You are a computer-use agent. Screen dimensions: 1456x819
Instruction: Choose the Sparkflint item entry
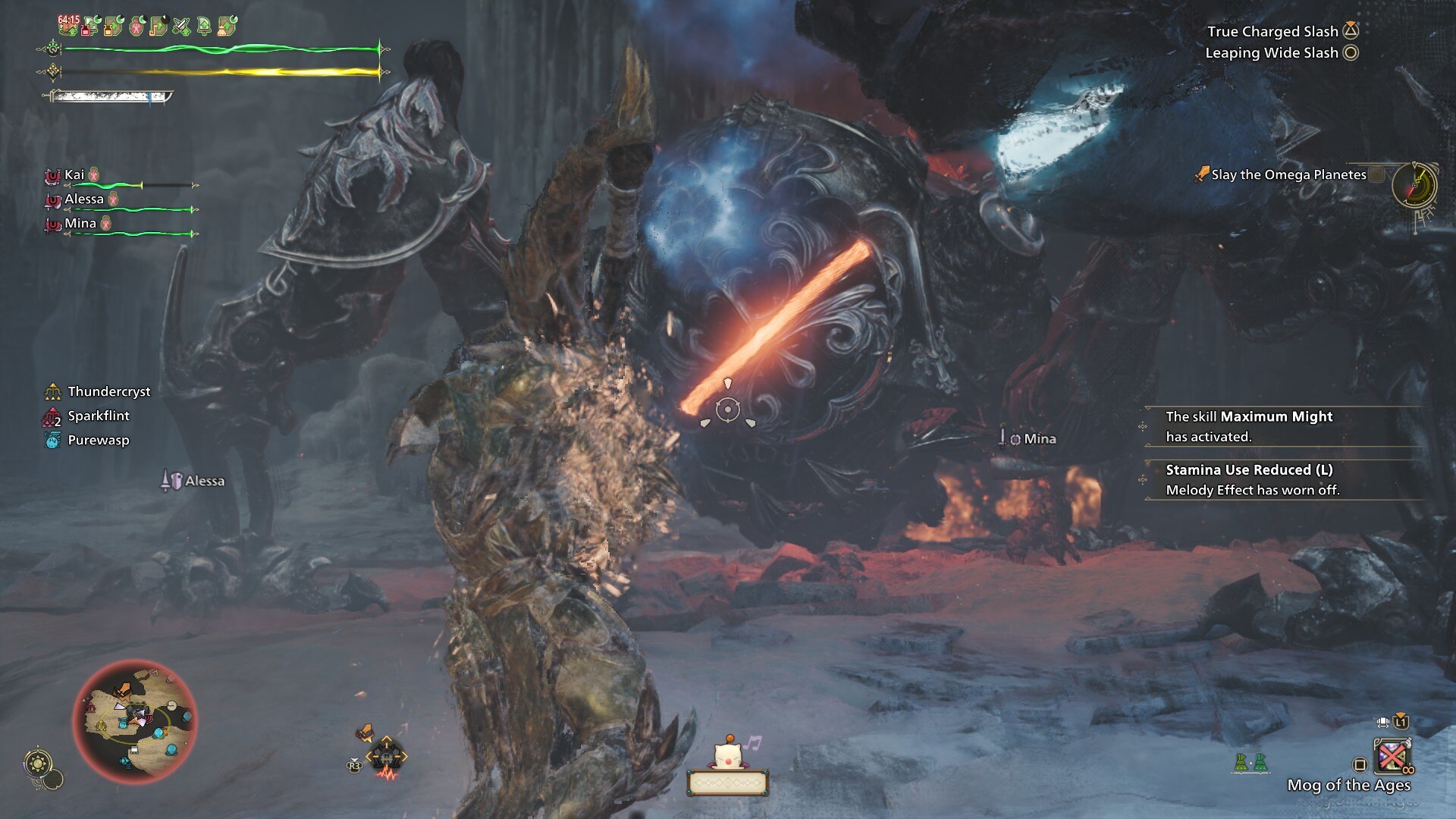(x=98, y=416)
